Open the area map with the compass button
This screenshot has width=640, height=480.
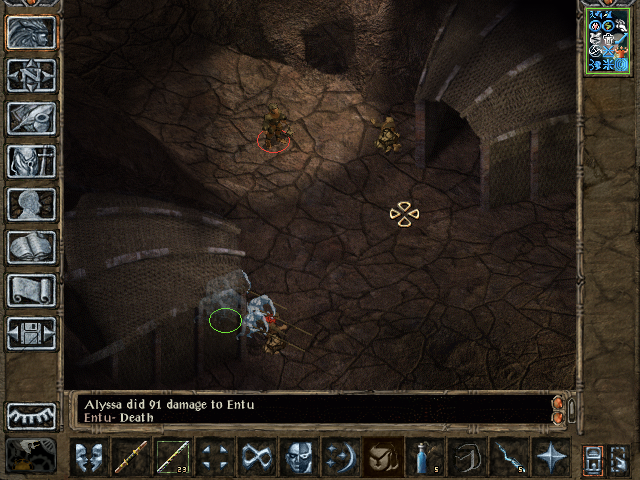31,75
